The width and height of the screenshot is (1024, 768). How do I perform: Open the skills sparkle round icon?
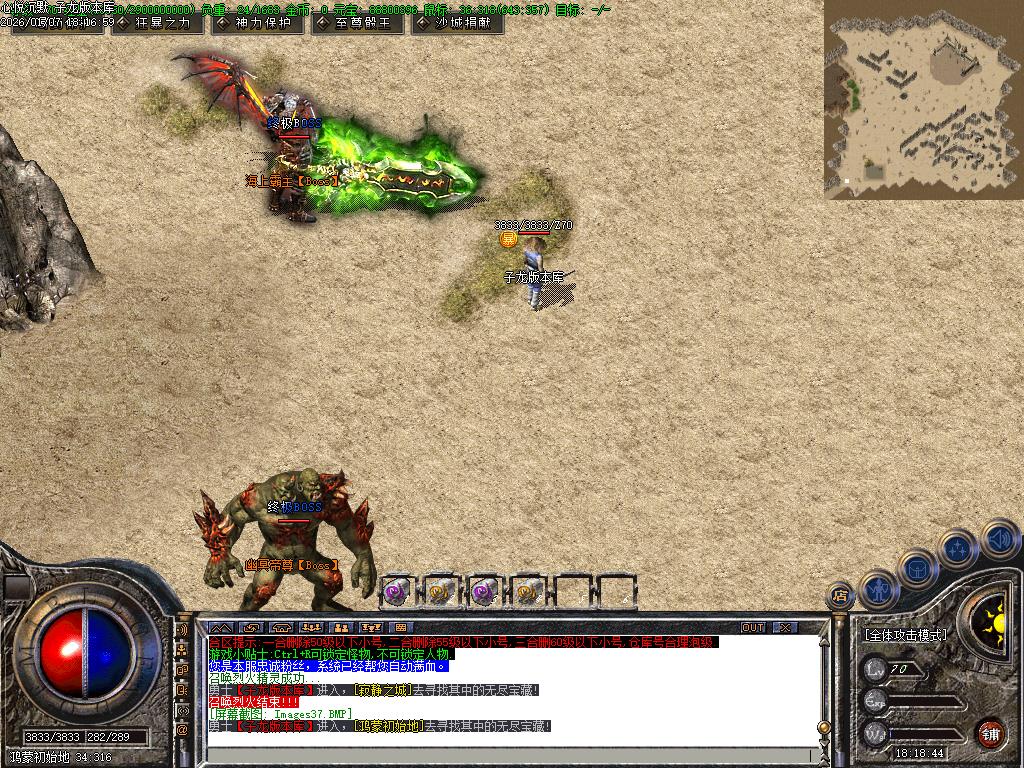[x=959, y=548]
